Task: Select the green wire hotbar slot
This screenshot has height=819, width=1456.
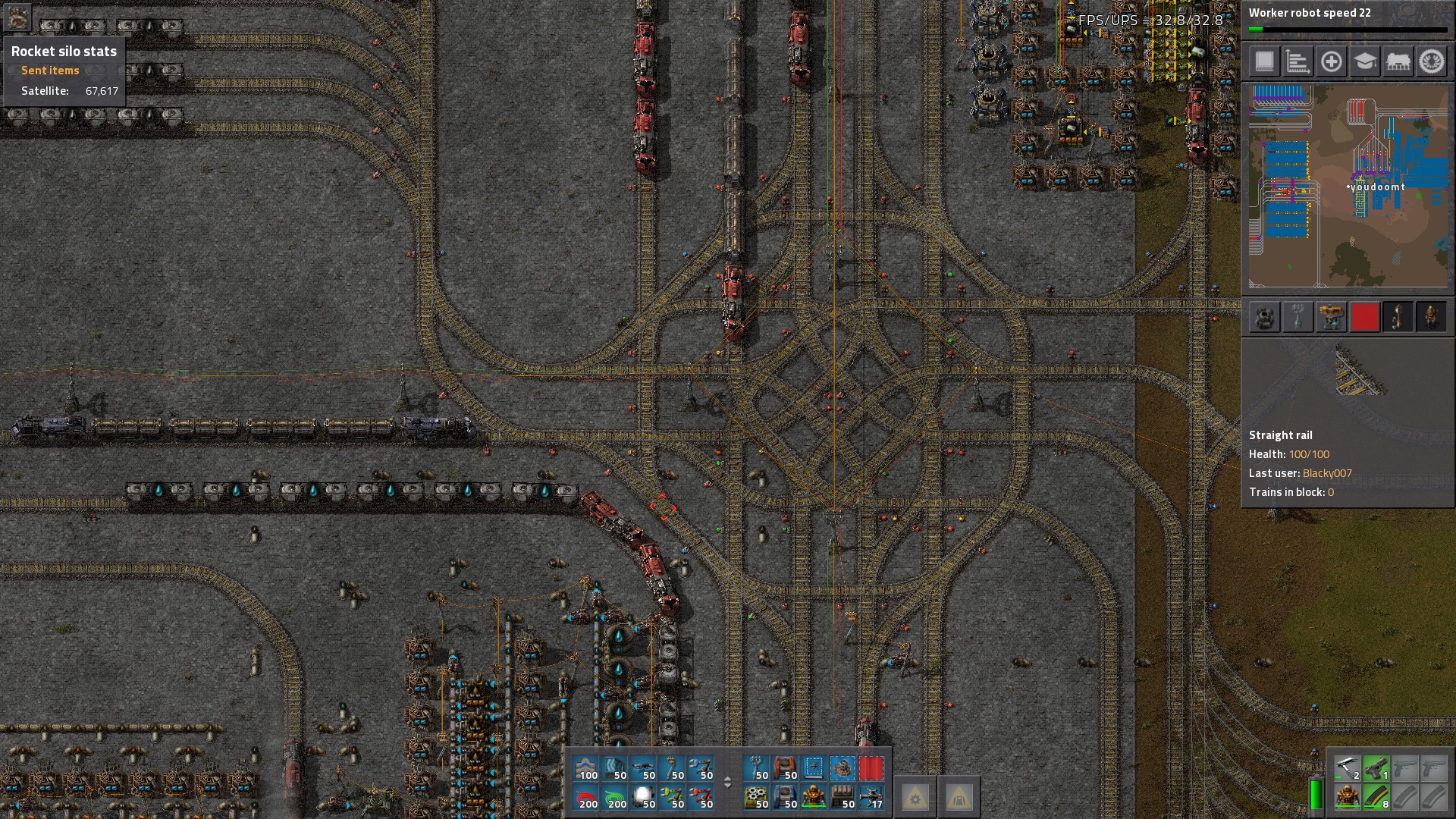Action: (616, 797)
